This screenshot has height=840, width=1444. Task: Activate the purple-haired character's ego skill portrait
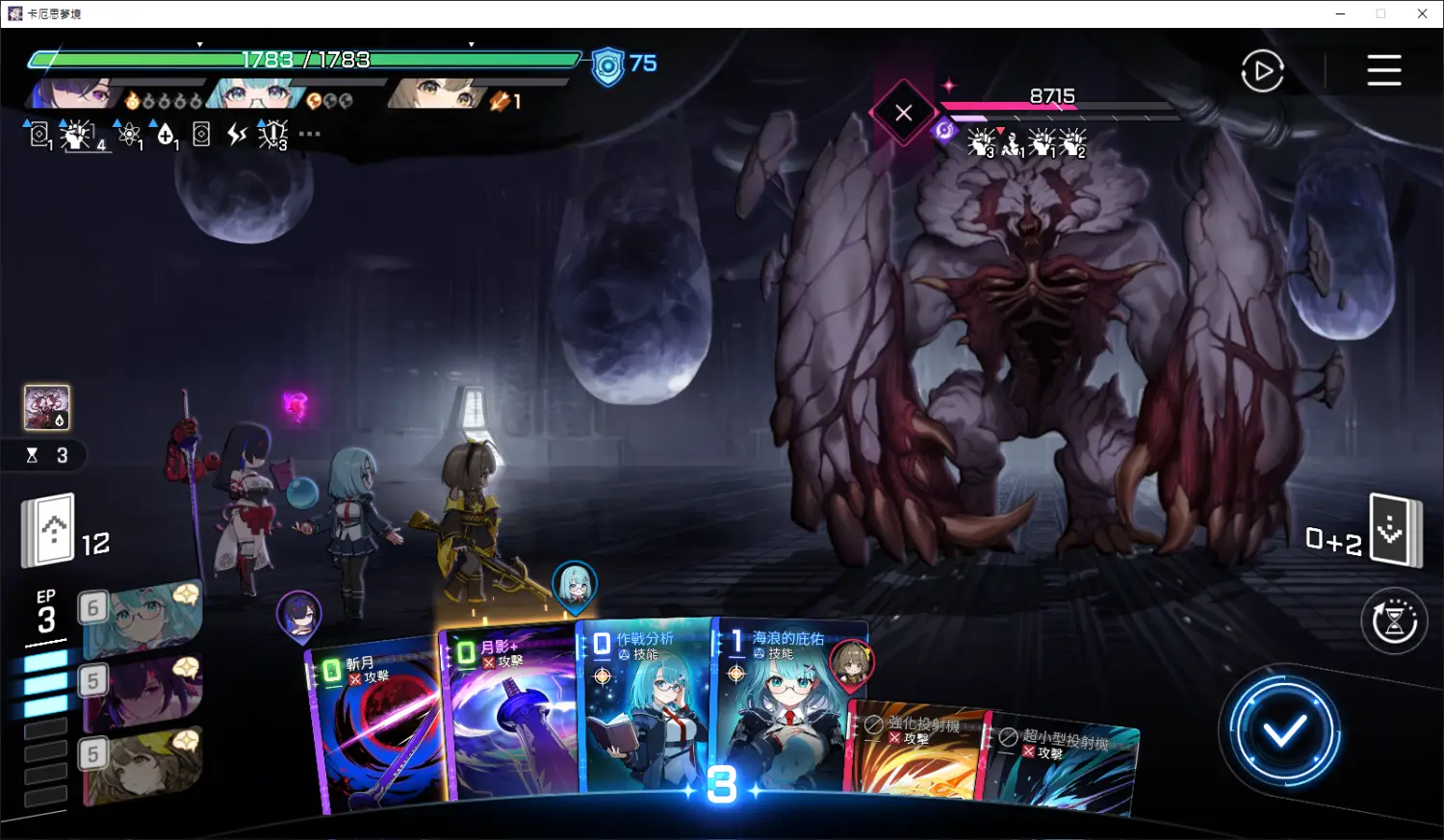tap(142, 691)
